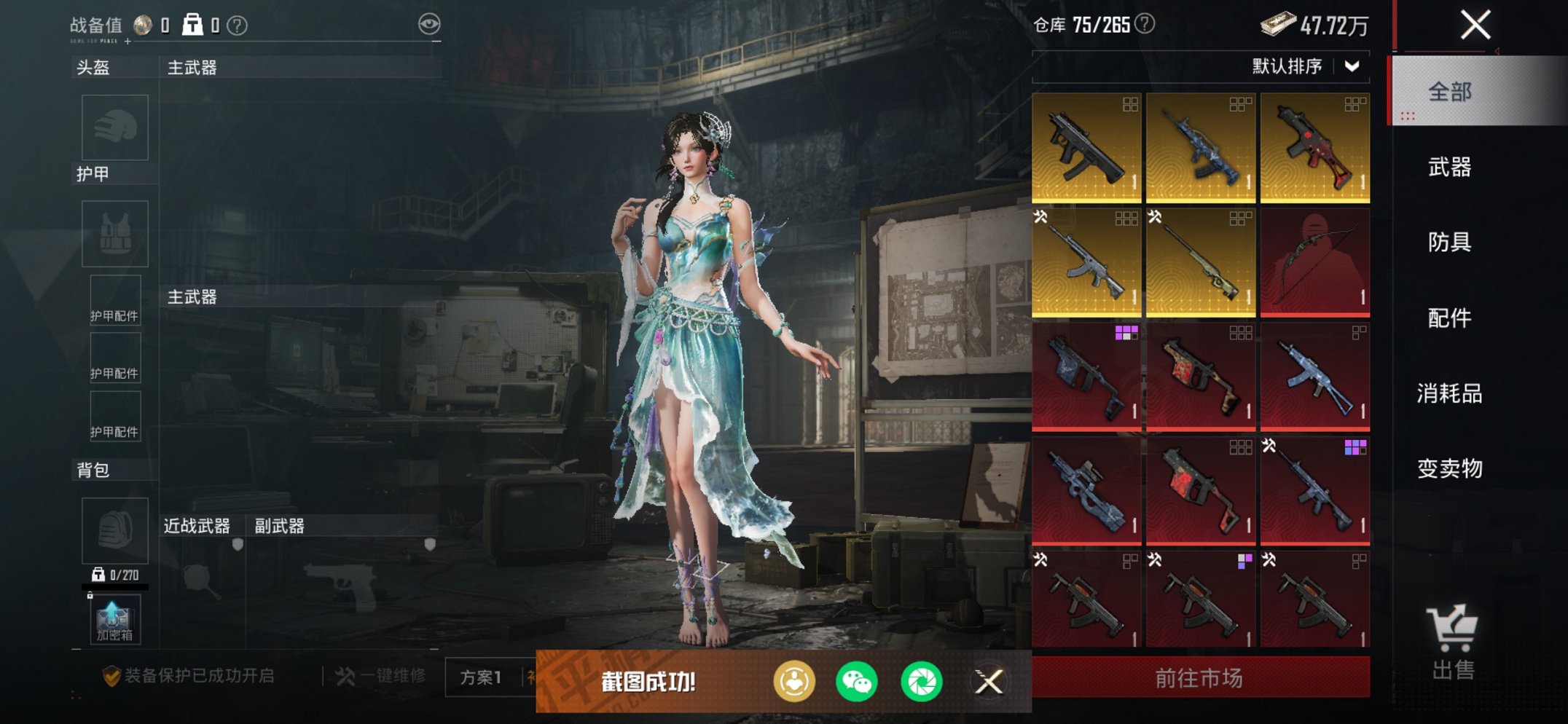Choose the gold sniper rifle slot

click(1201, 262)
